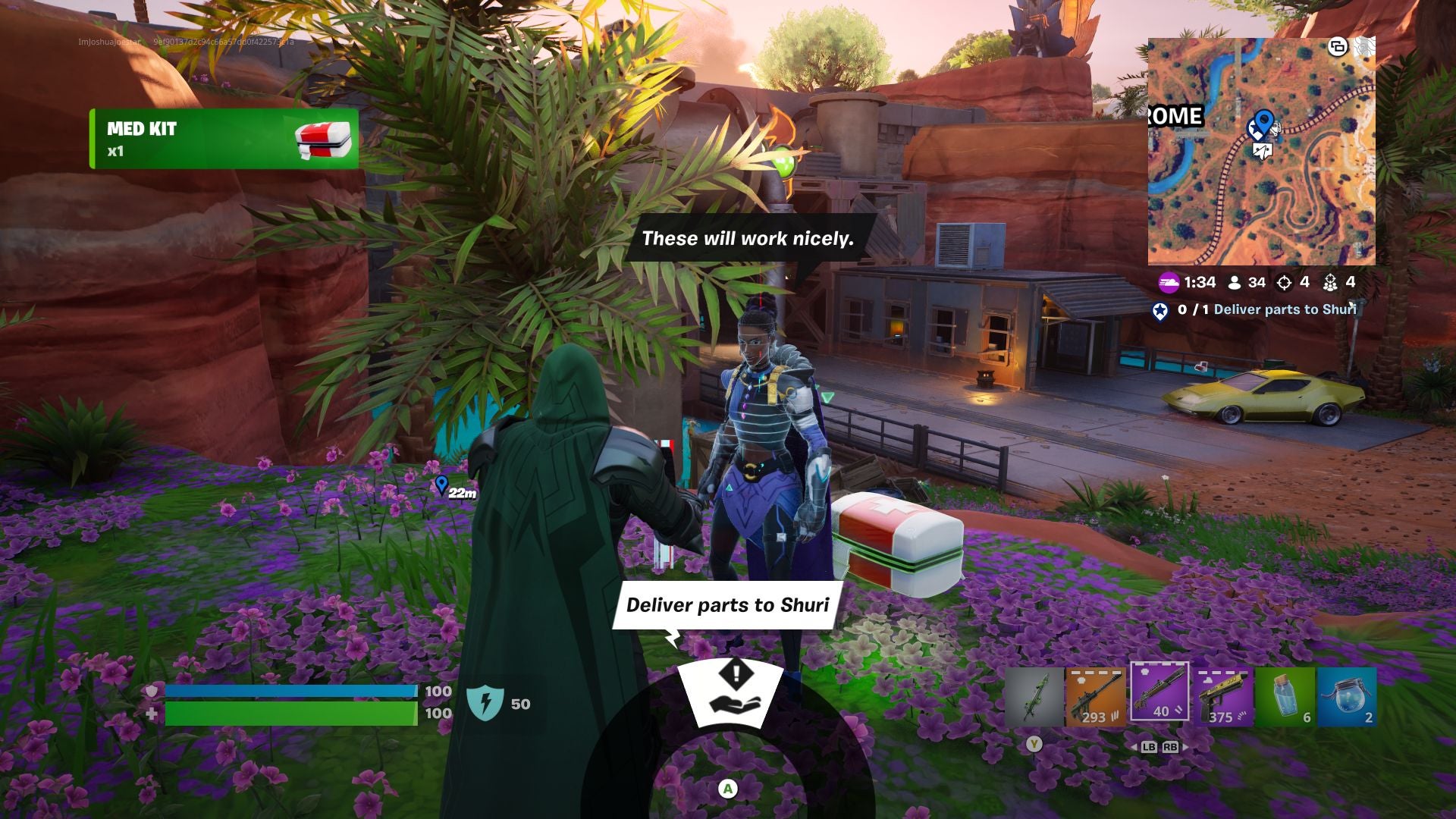Select the assault rifle showing 293 ammo

(1096, 694)
